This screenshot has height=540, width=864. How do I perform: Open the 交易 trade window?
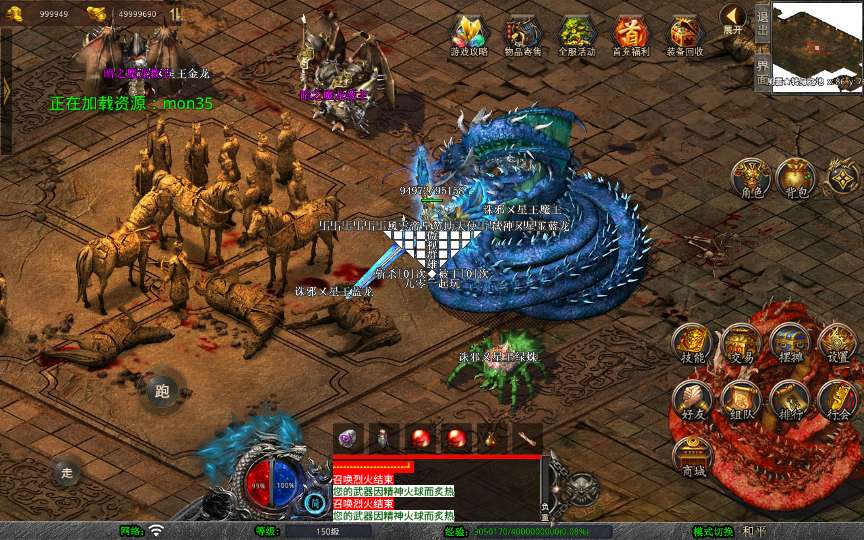point(741,343)
